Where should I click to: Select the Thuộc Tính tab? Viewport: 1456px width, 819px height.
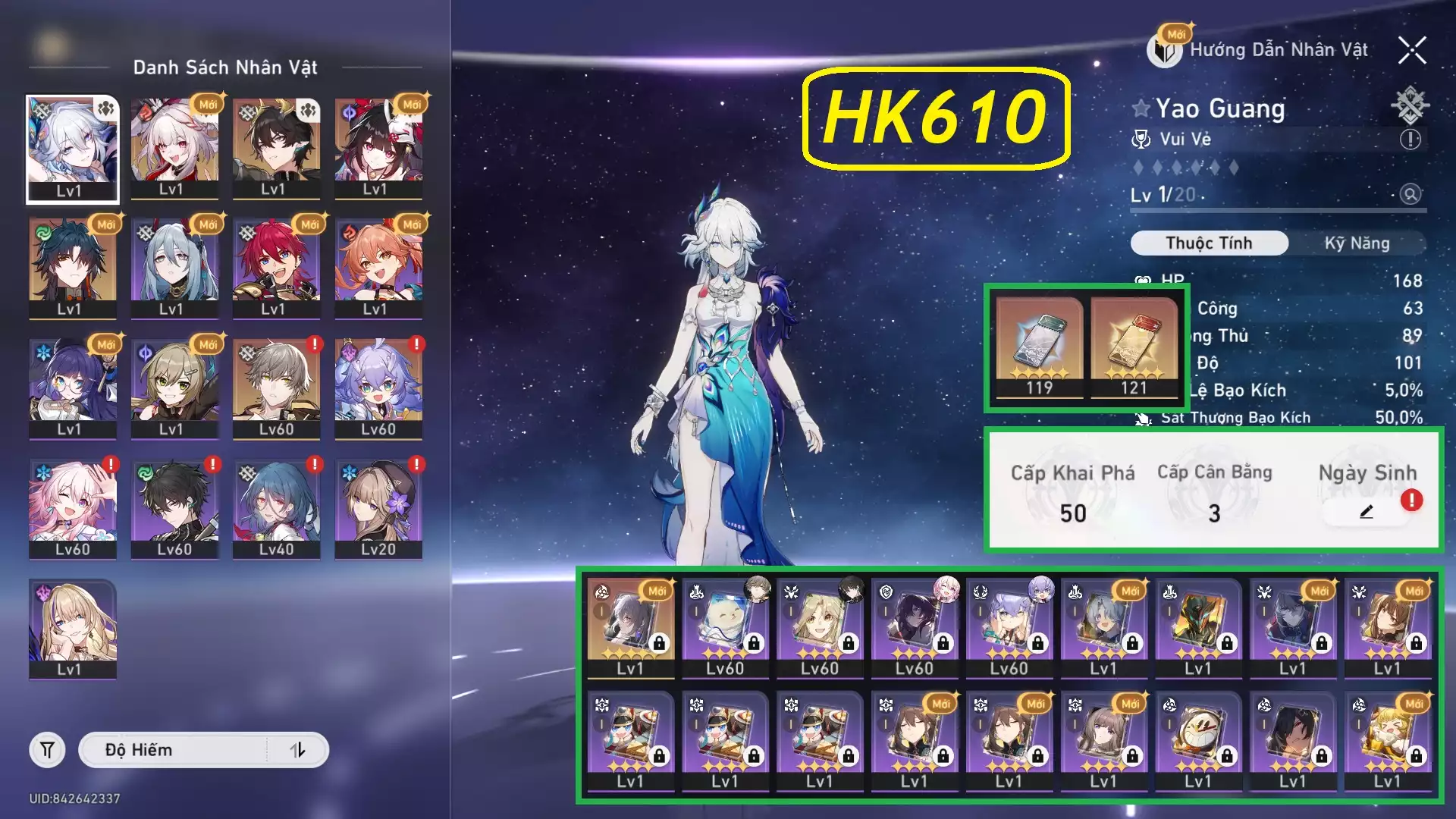[1209, 243]
